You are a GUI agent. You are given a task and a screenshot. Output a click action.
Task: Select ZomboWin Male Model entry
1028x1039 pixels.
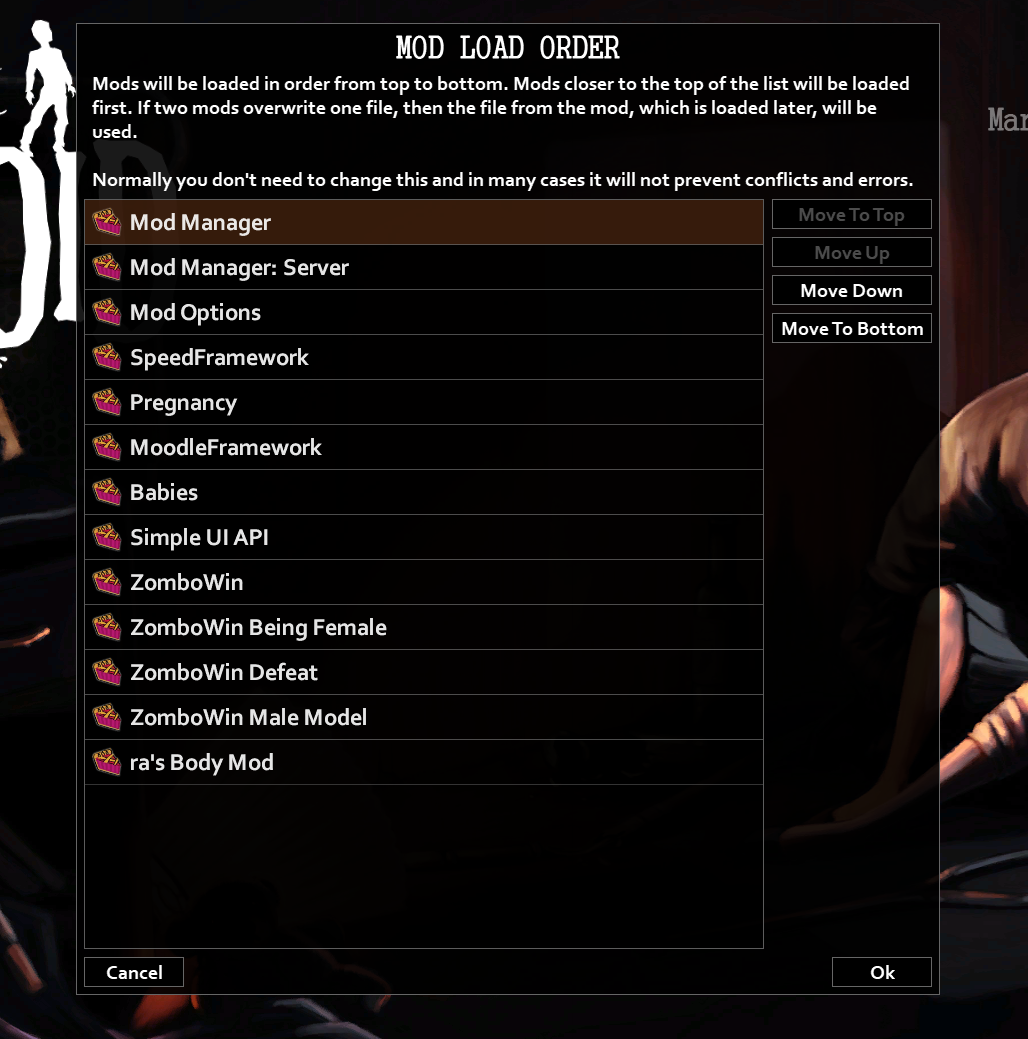click(423, 717)
